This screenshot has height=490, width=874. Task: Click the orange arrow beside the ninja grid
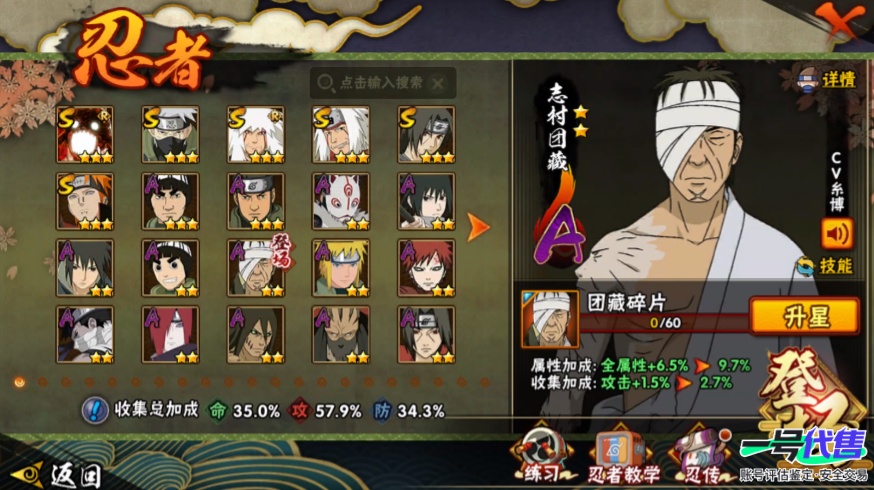point(479,227)
